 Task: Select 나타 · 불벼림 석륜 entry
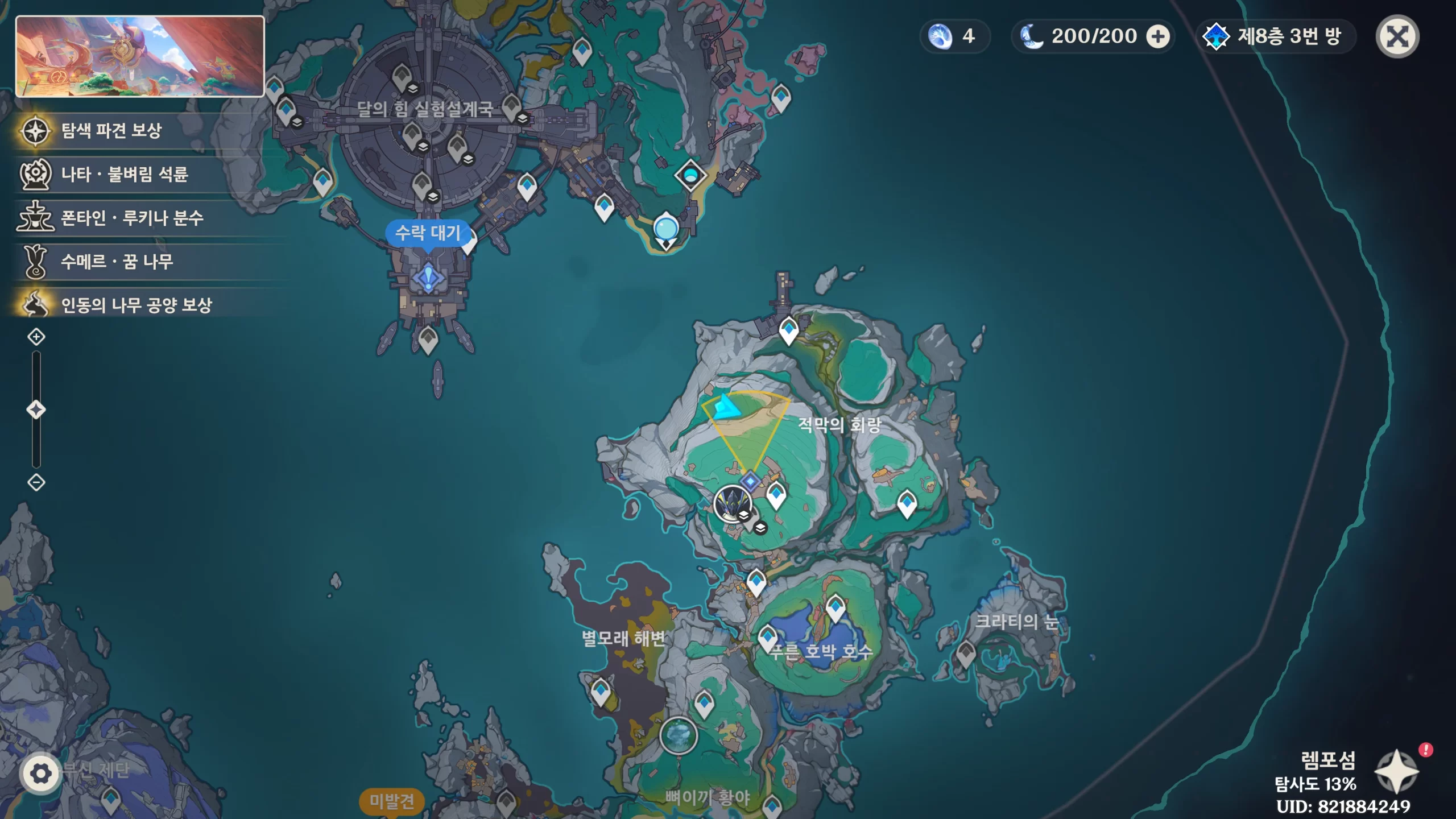[x=124, y=174]
